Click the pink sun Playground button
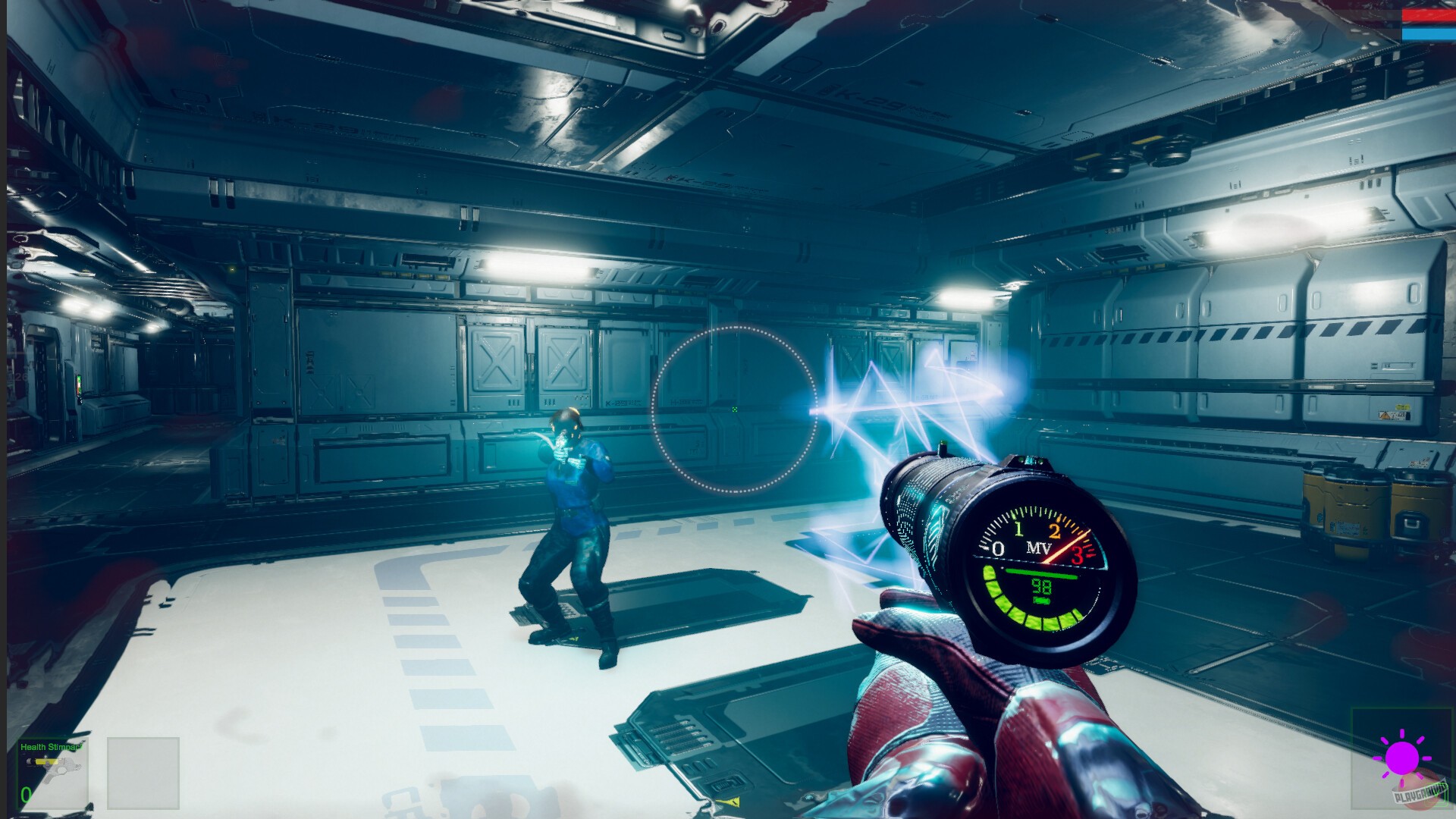 [1402, 758]
